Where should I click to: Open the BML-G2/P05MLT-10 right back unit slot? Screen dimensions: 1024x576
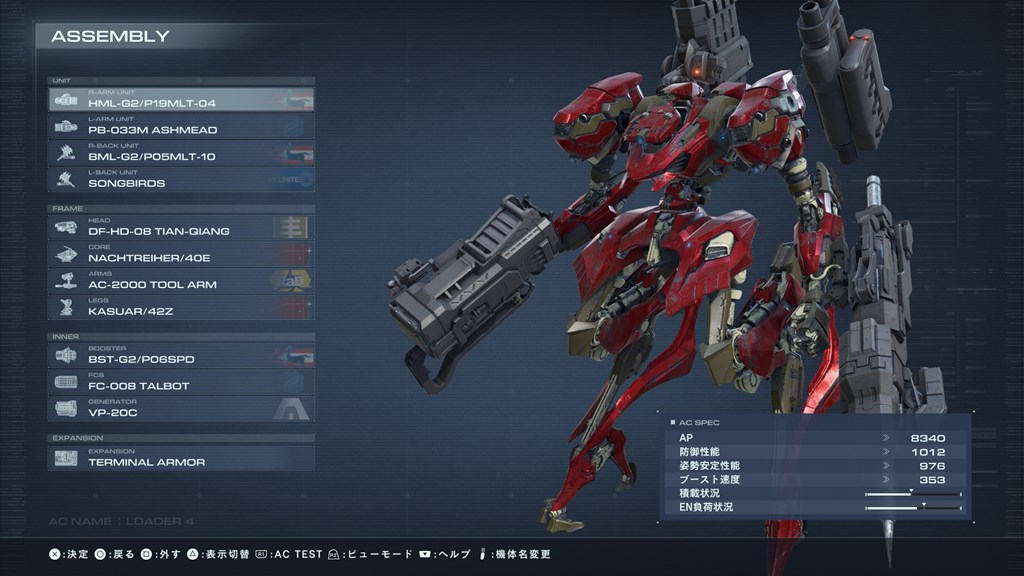(181, 153)
